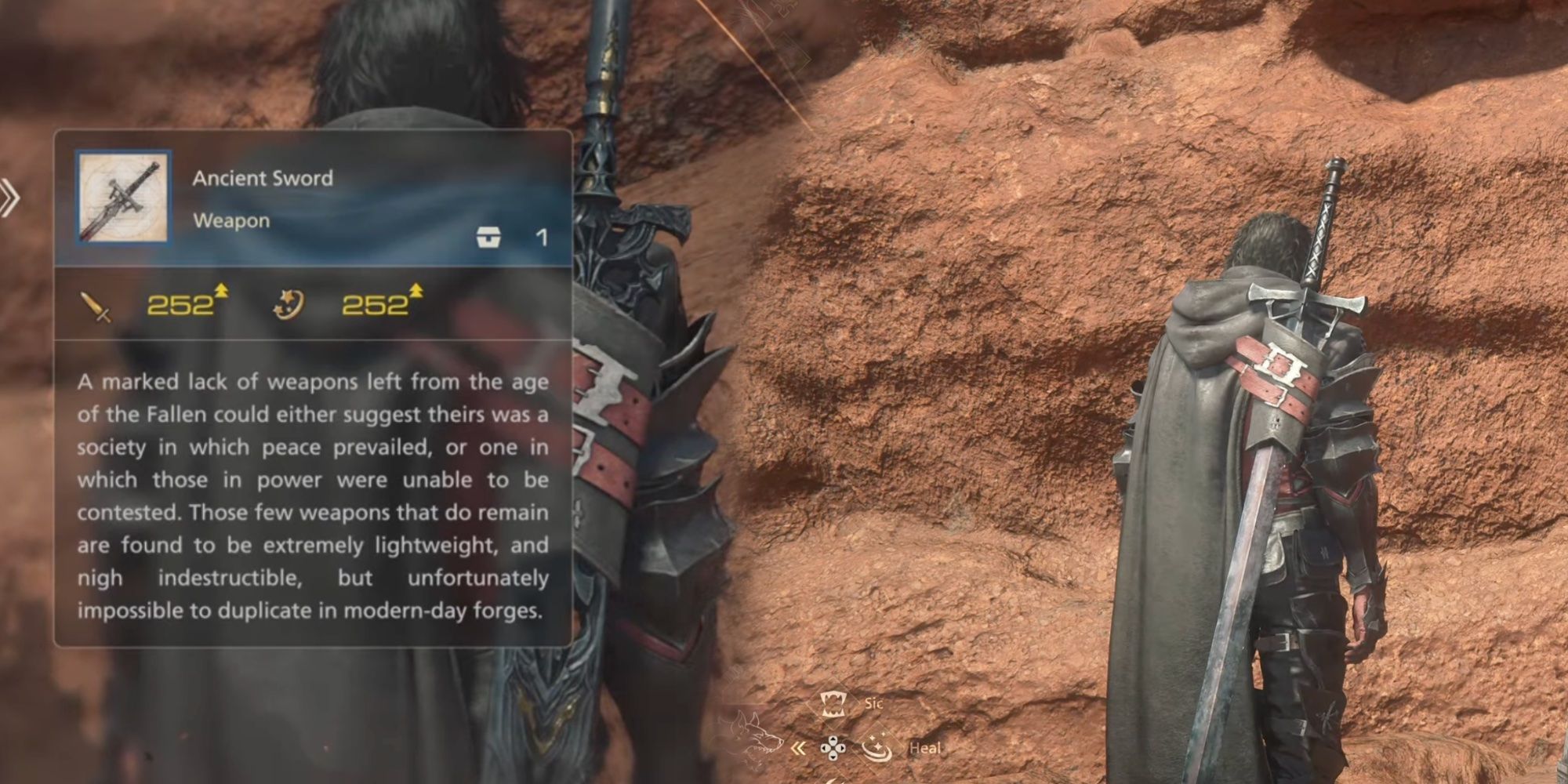Click the down arrow on the d-pad icon
1568x784 pixels.
(833, 759)
